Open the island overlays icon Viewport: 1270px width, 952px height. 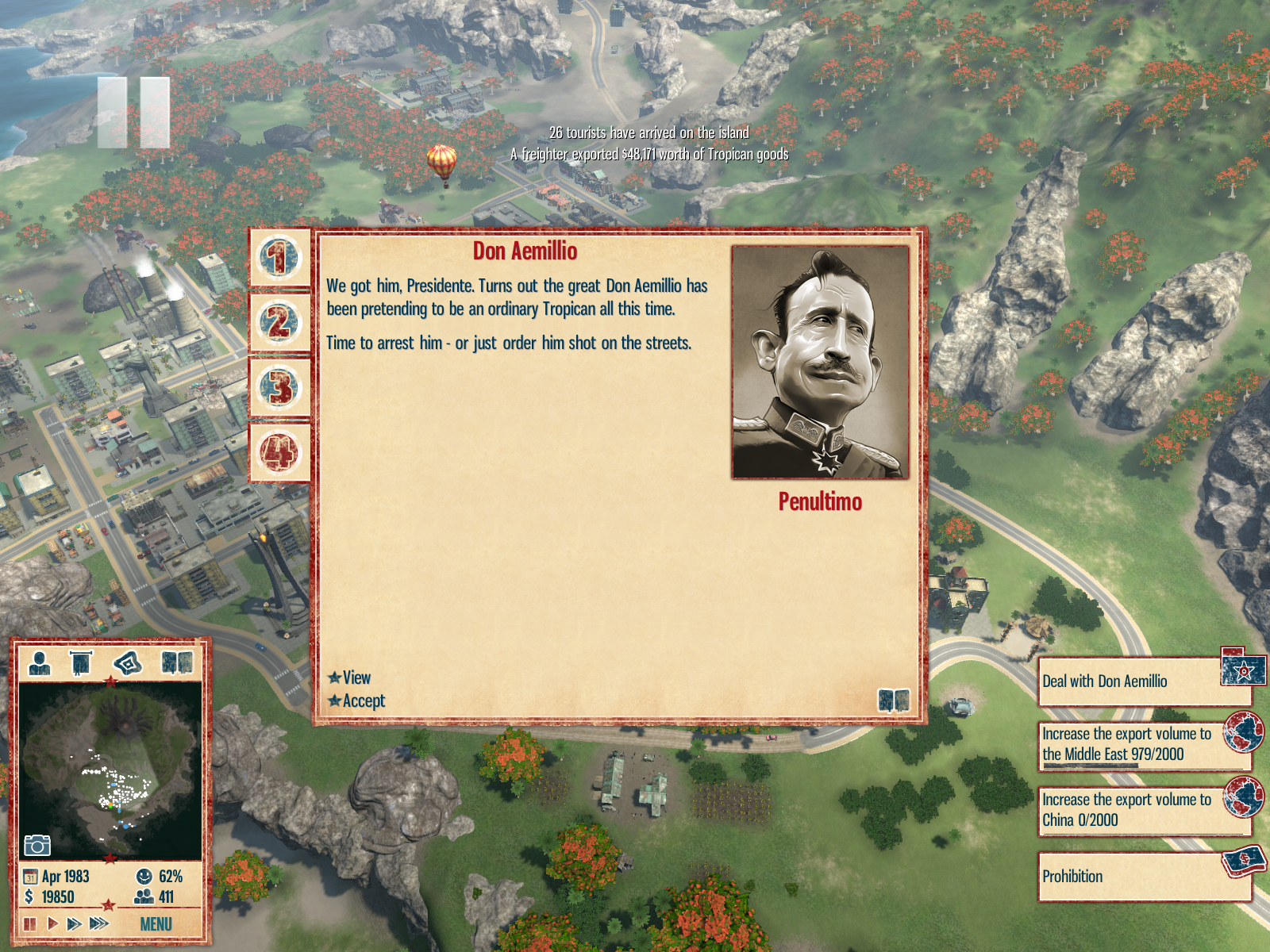tap(128, 662)
